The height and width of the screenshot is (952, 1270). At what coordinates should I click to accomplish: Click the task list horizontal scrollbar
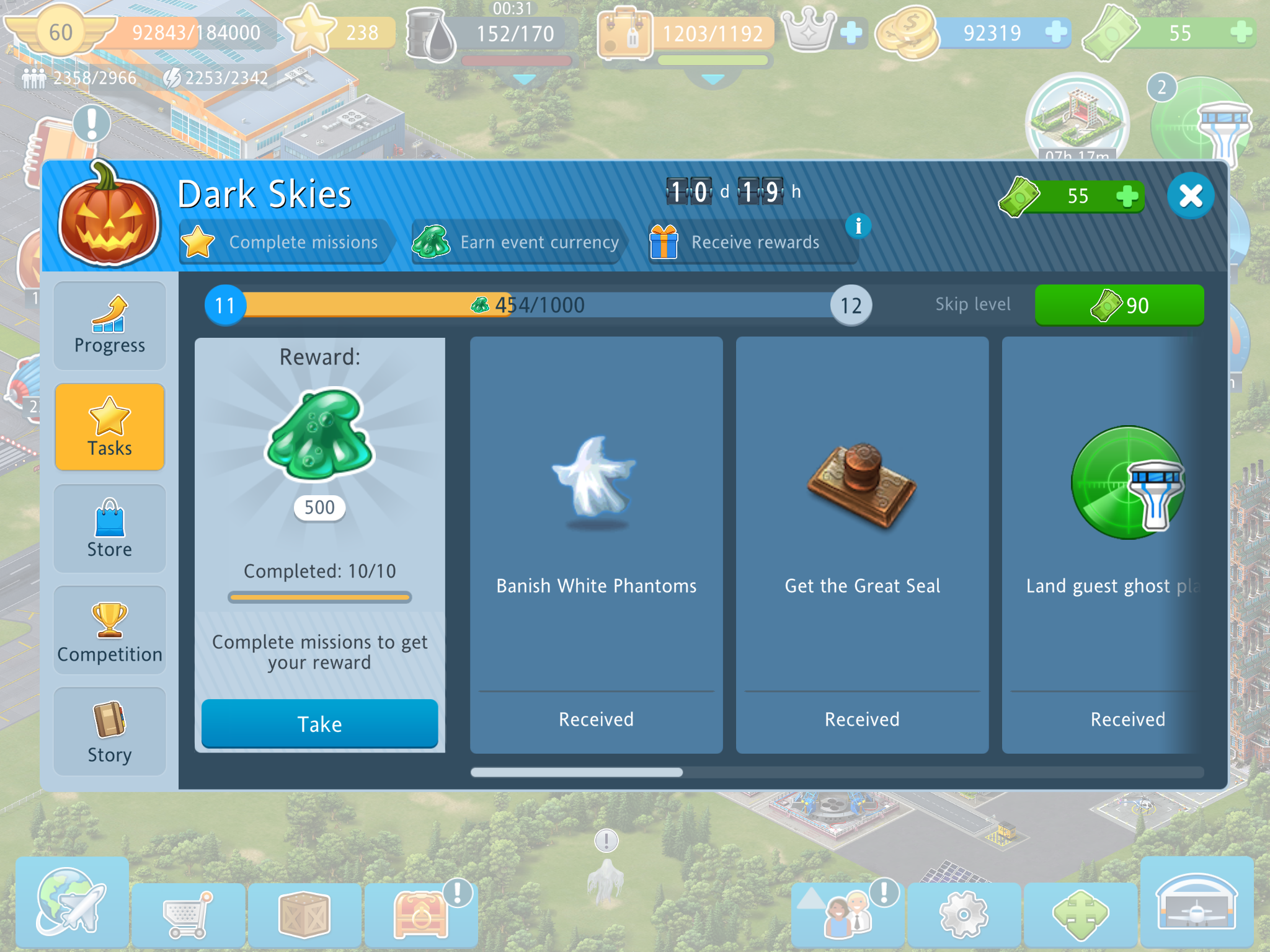837,772
